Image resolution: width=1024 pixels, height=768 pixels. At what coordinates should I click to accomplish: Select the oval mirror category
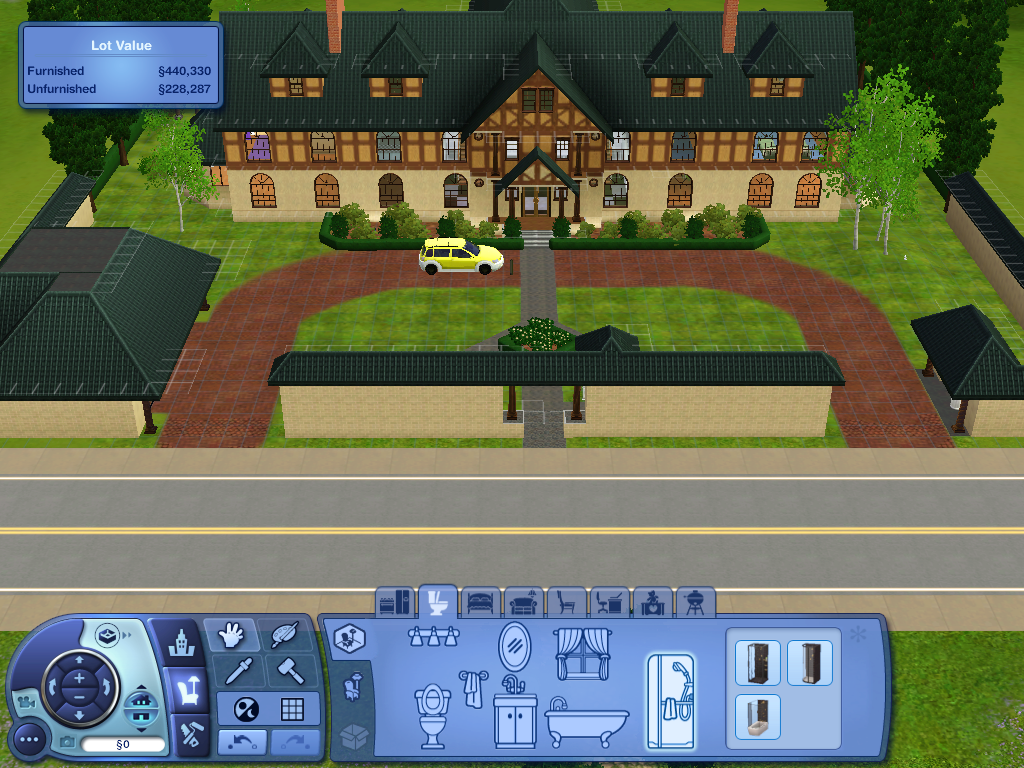[514, 646]
